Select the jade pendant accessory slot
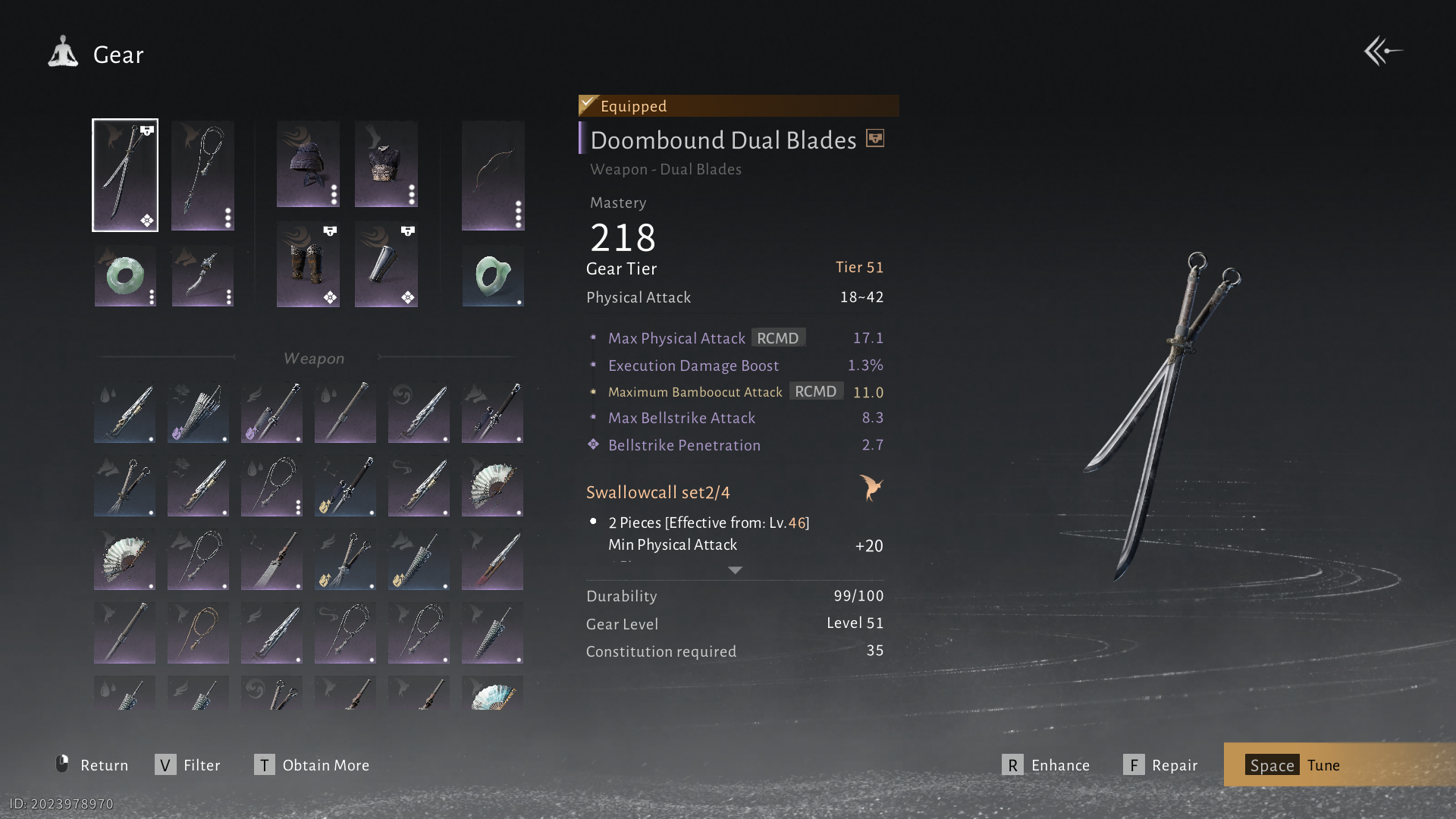The image size is (1456, 819). (493, 276)
